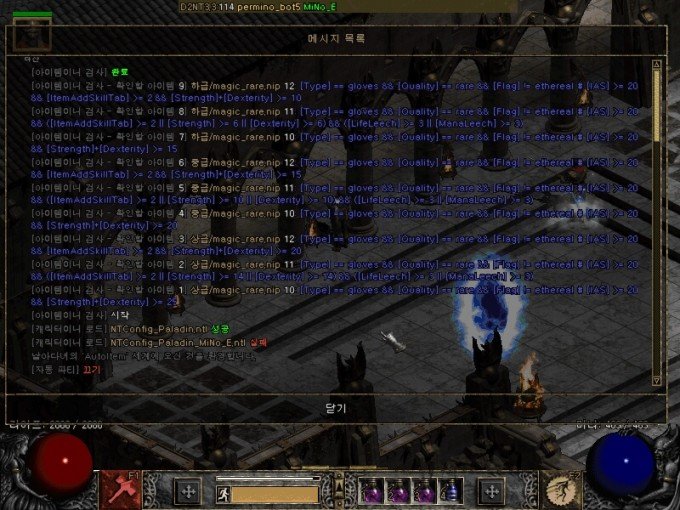Screen dimensions: 680x510
Task: Use the blue mana potion in belt
Action: (x=450, y=491)
